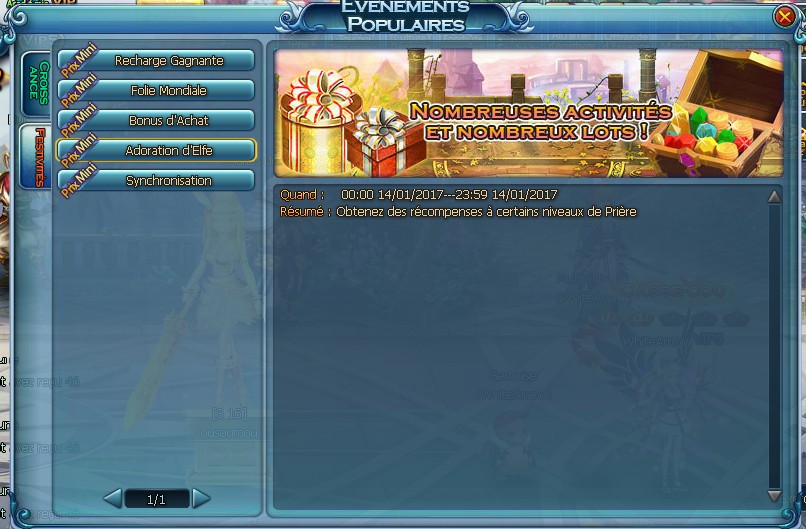Go to the previous event list page
Image resolution: width=806 pixels, height=529 pixels.
coord(112,498)
